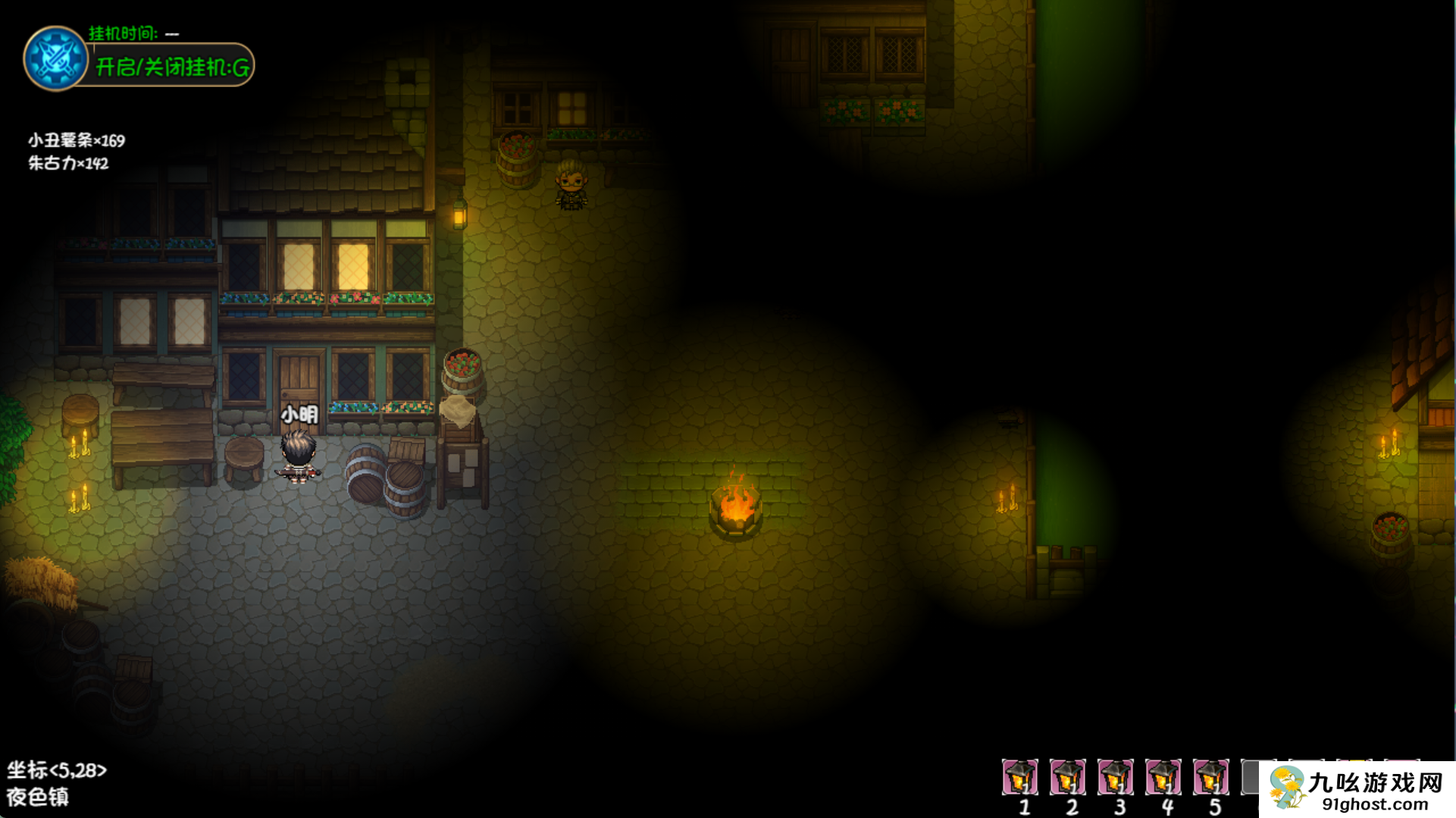
Task: Select lantern in hotbar slot 1
Action: 1019,776
